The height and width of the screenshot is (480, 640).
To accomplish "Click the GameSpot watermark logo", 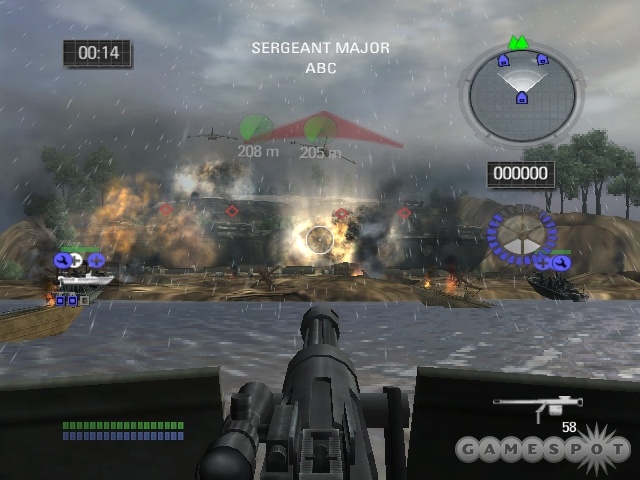I will click(x=541, y=447).
